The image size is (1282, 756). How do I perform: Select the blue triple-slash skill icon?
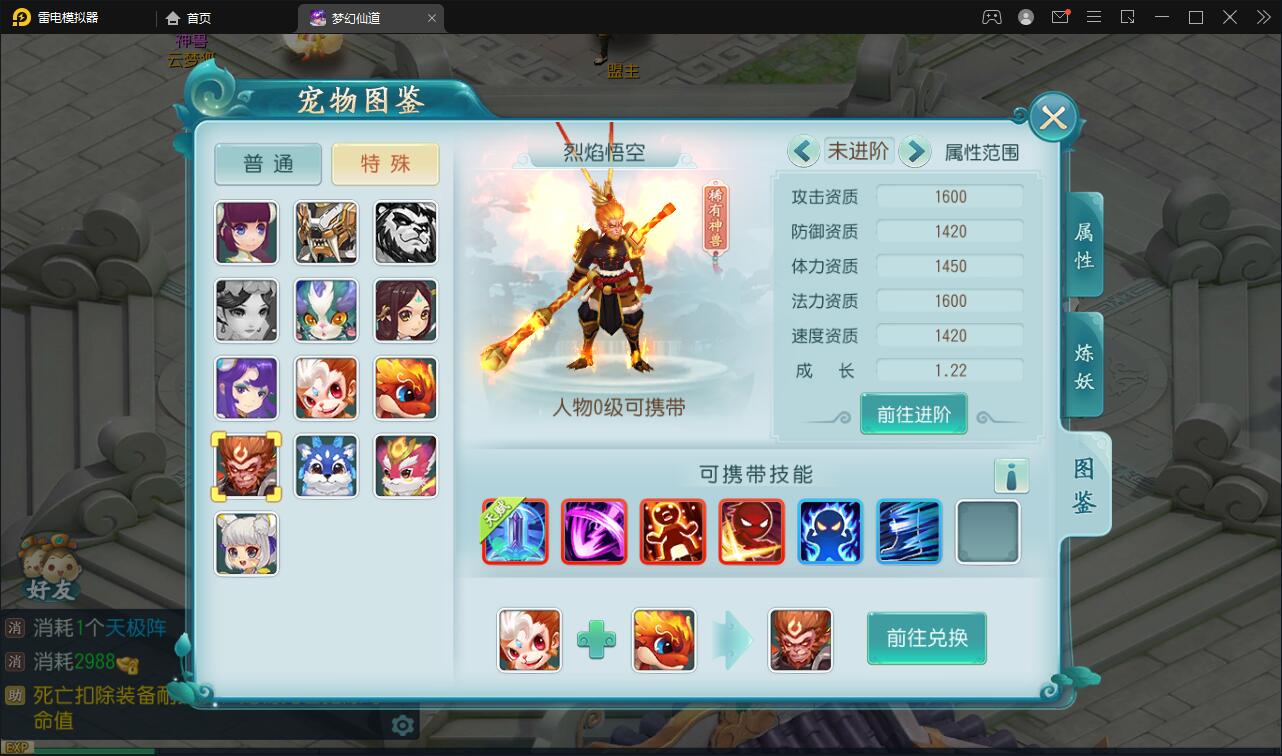tap(909, 532)
